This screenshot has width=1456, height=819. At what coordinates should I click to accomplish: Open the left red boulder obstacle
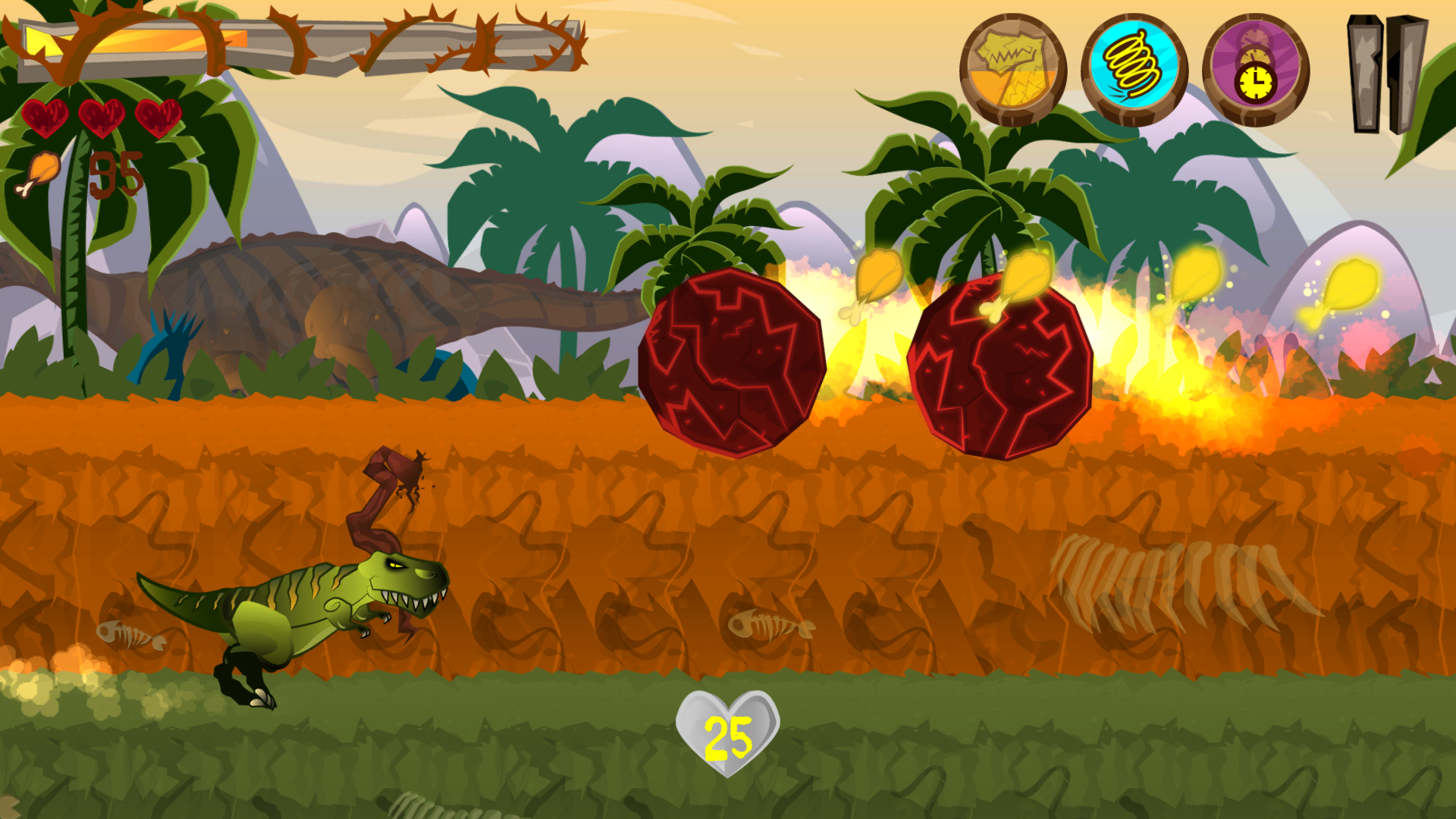coord(732,364)
